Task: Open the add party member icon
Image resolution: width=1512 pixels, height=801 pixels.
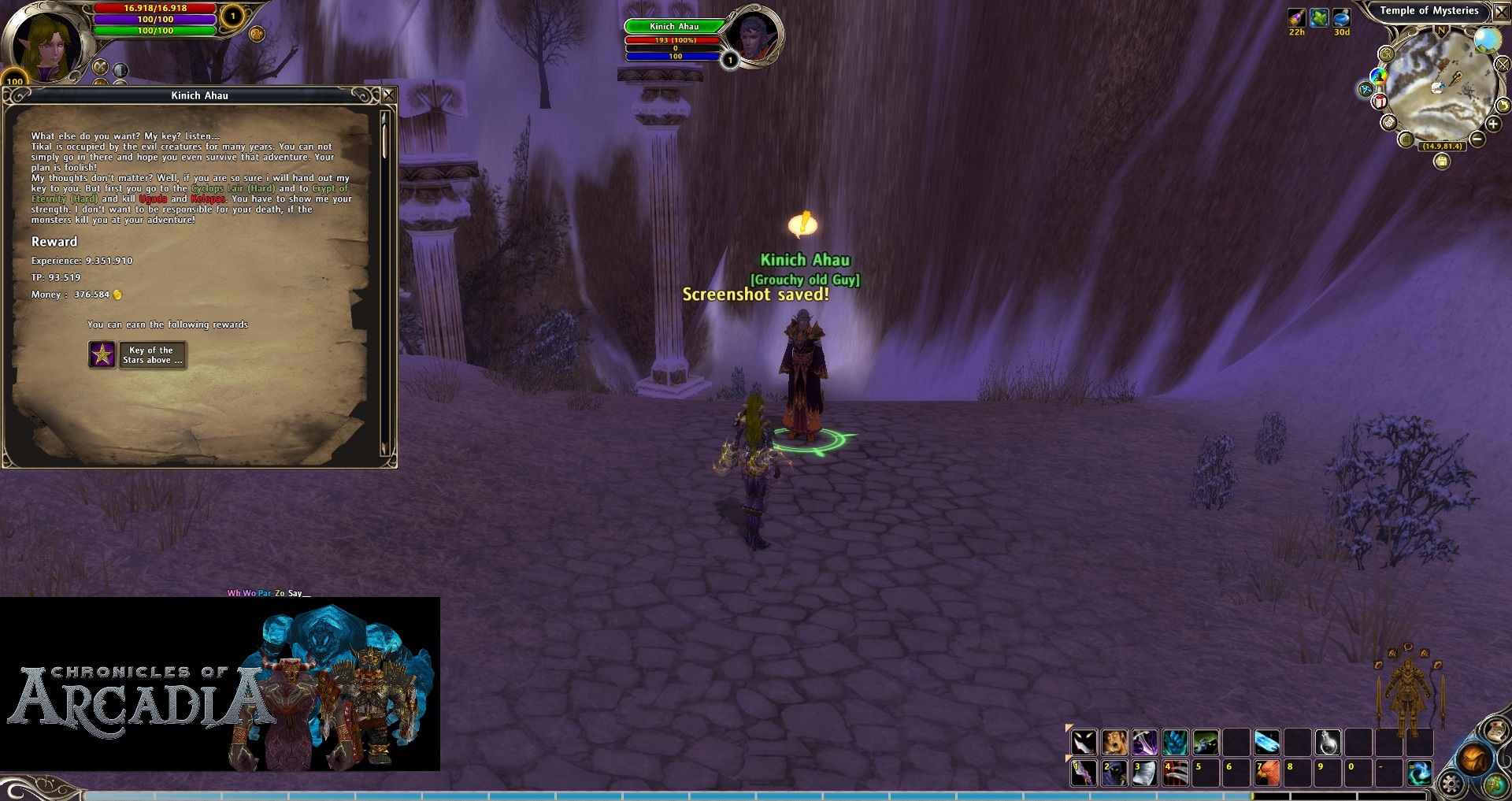Action: click(x=257, y=34)
